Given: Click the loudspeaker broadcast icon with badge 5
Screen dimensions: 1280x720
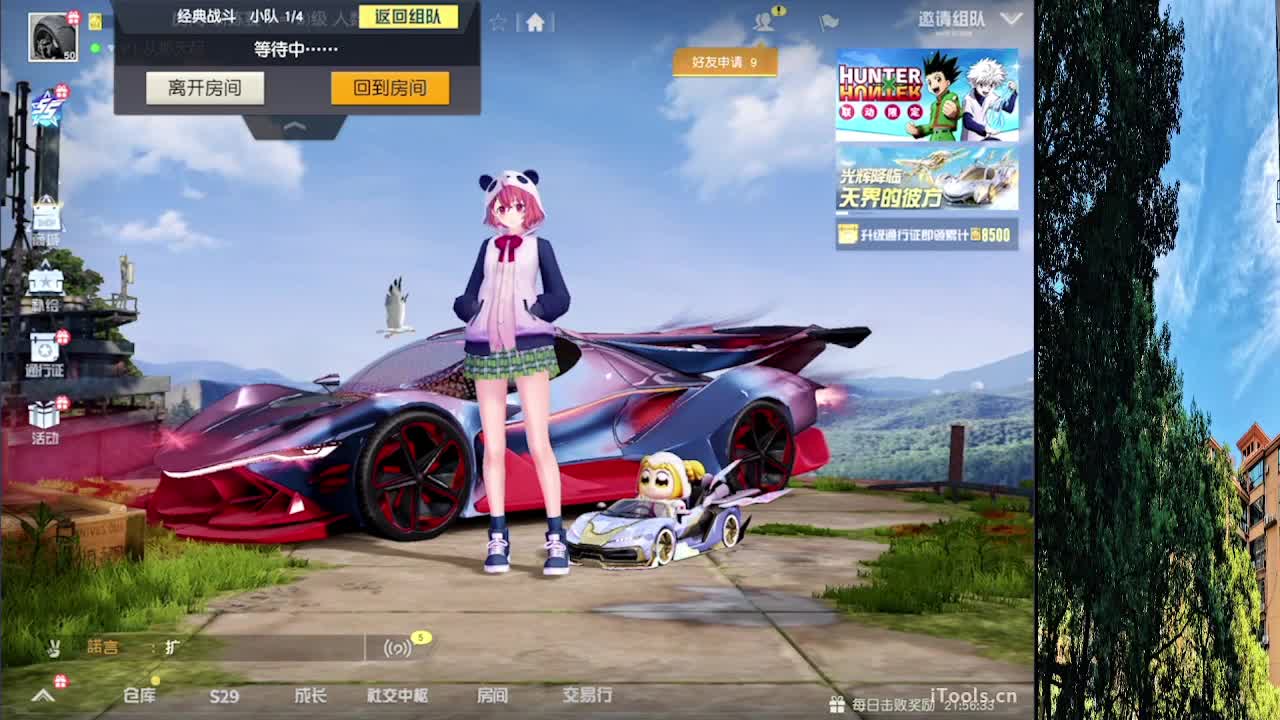Looking at the screenshot, I should point(397,647).
